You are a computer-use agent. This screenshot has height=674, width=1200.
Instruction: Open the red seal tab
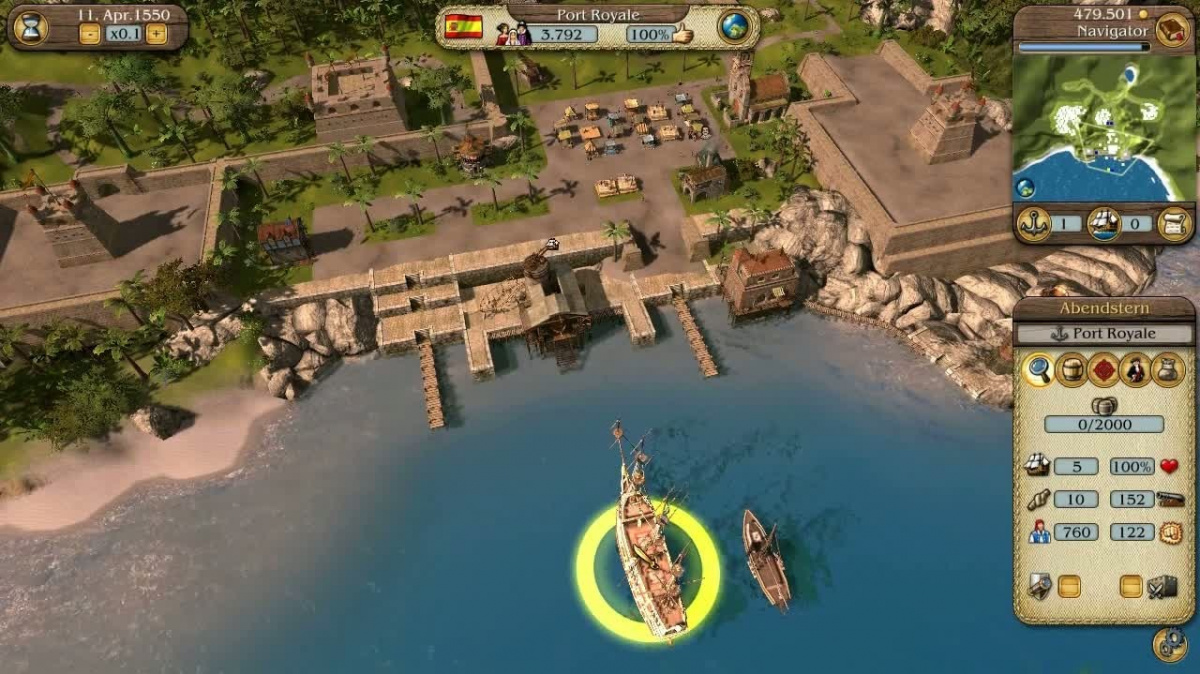tap(1103, 370)
